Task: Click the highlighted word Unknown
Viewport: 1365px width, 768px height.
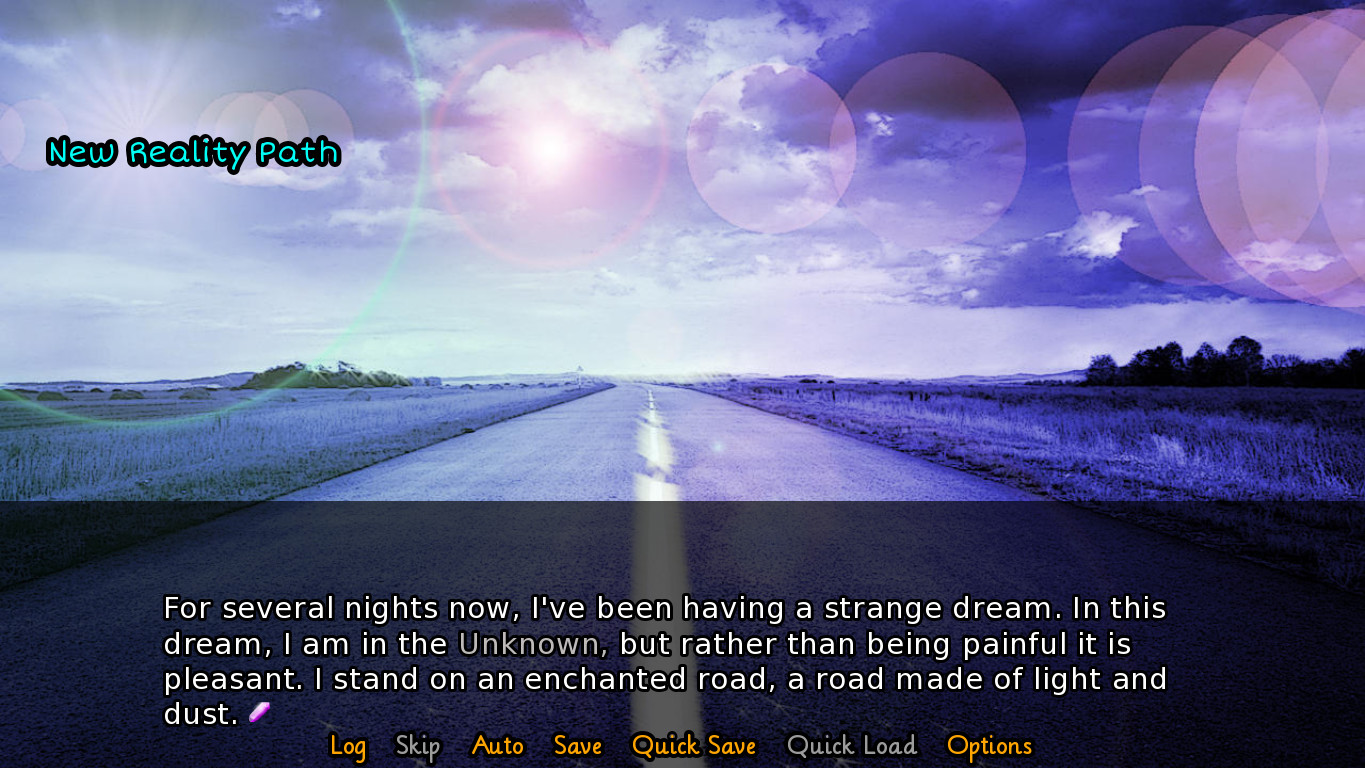Action: point(529,645)
